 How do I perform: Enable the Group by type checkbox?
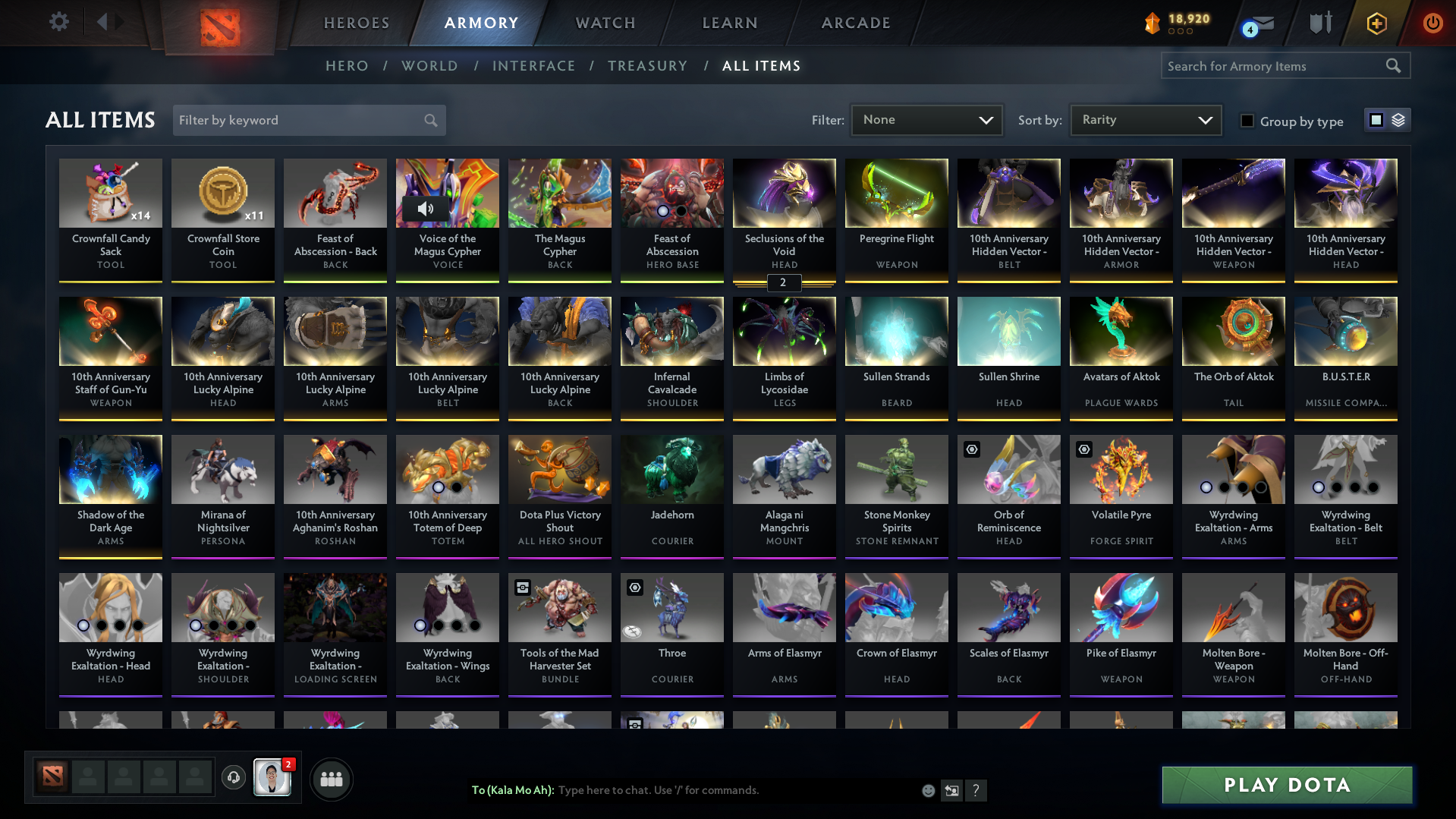pos(1247,121)
